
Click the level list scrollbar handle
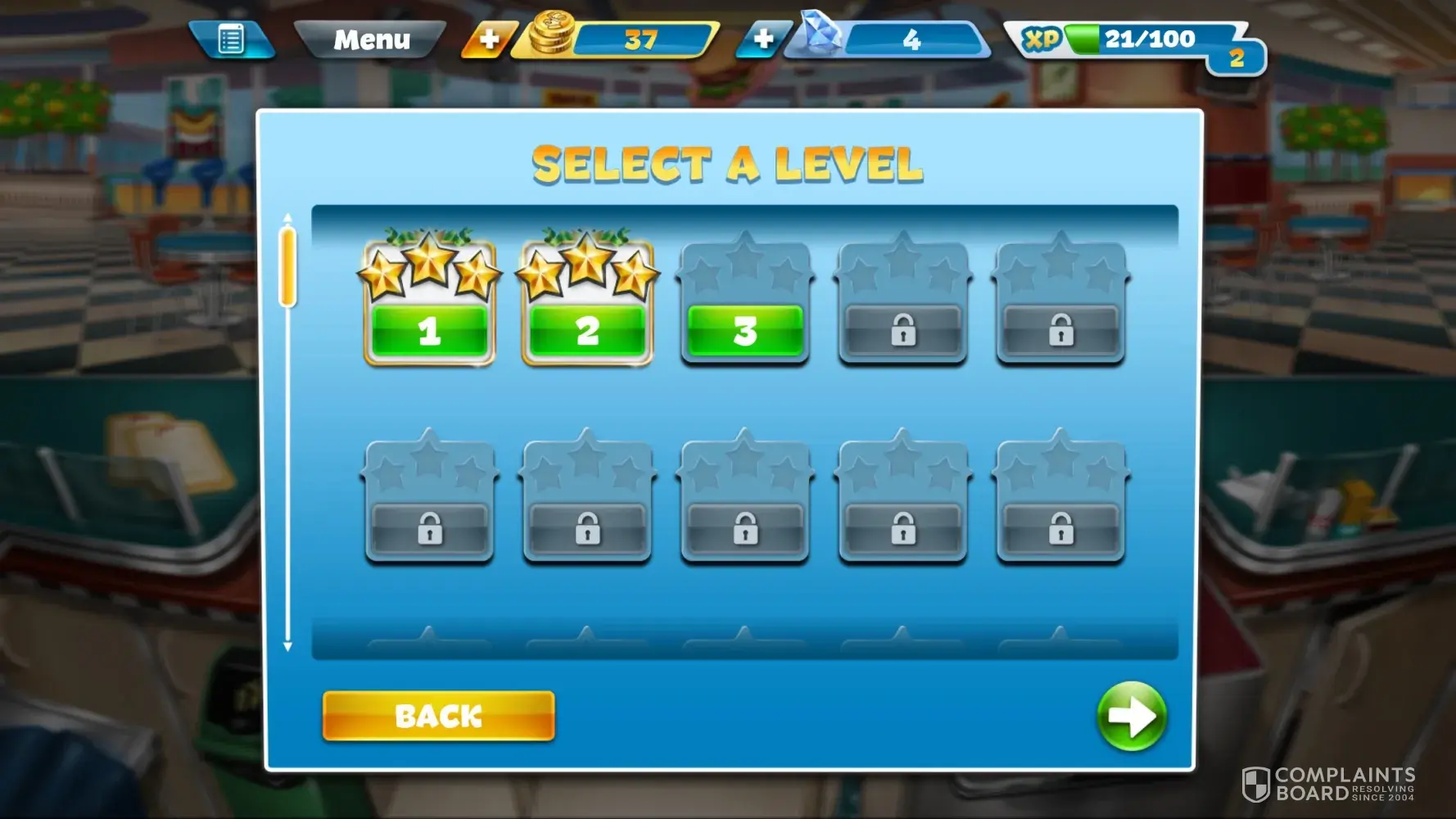(287, 267)
